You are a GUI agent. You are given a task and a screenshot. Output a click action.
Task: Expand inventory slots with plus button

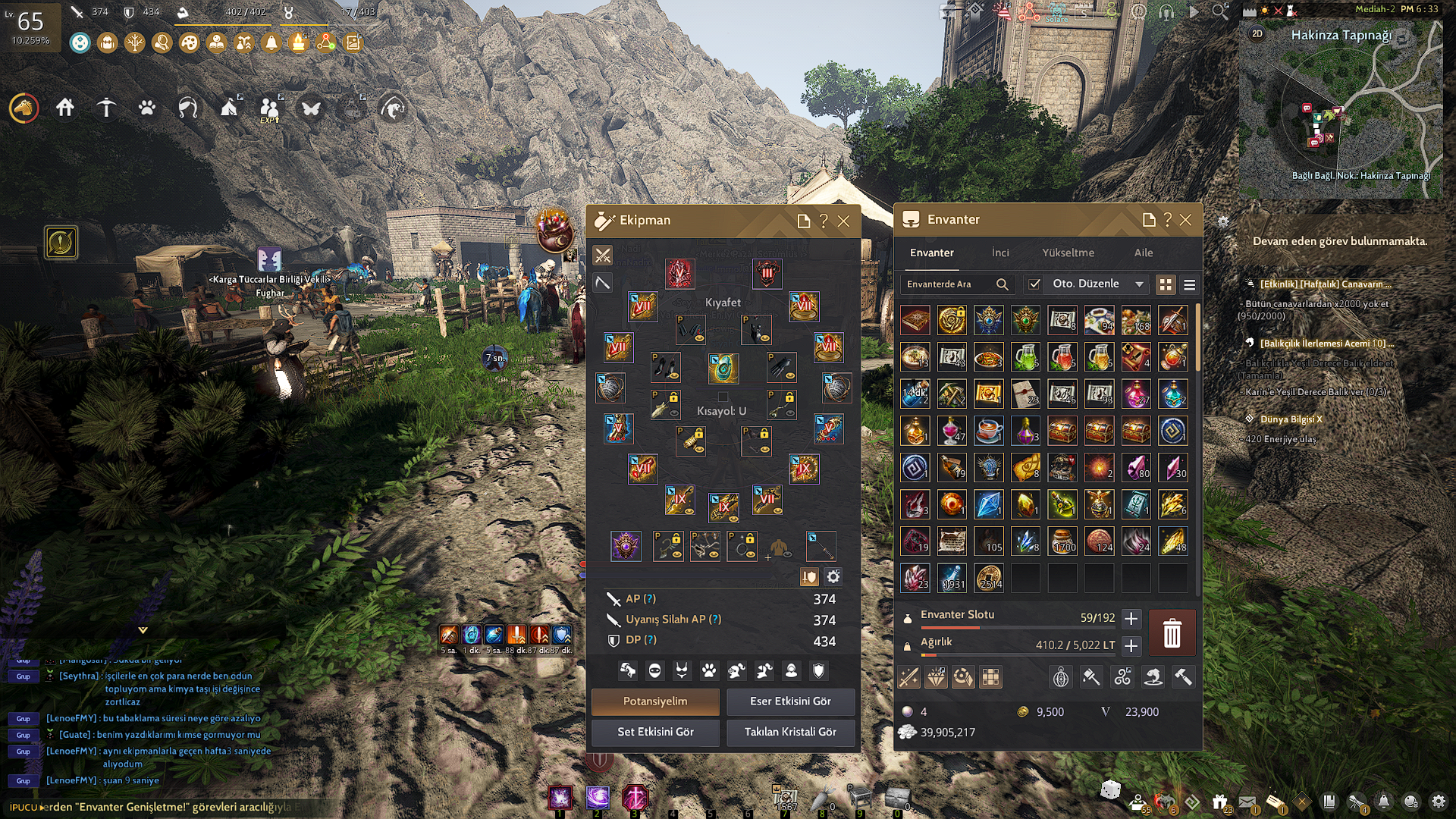(1131, 619)
